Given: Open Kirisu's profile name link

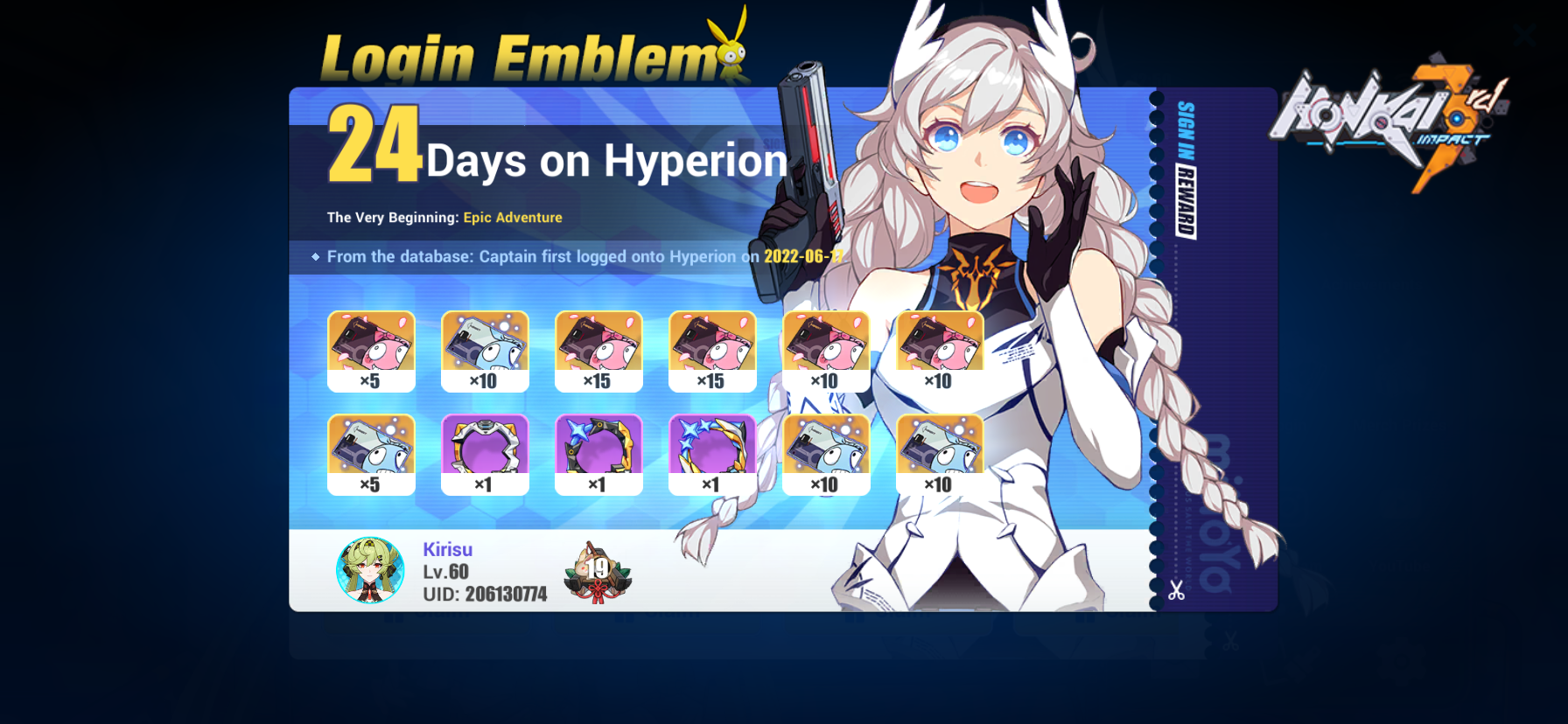Looking at the screenshot, I should (446, 549).
